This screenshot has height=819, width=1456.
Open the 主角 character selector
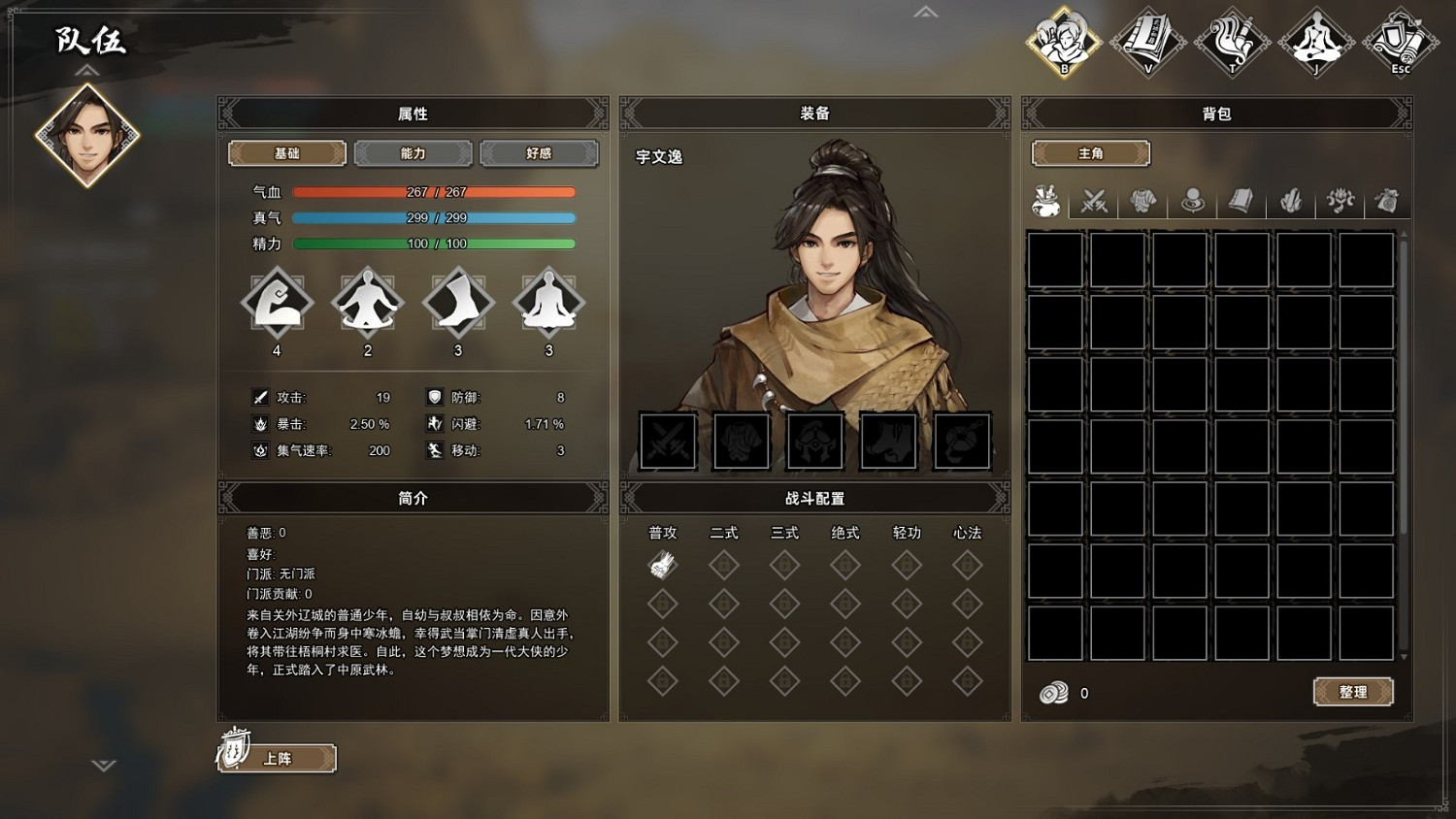click(1090, 152)
